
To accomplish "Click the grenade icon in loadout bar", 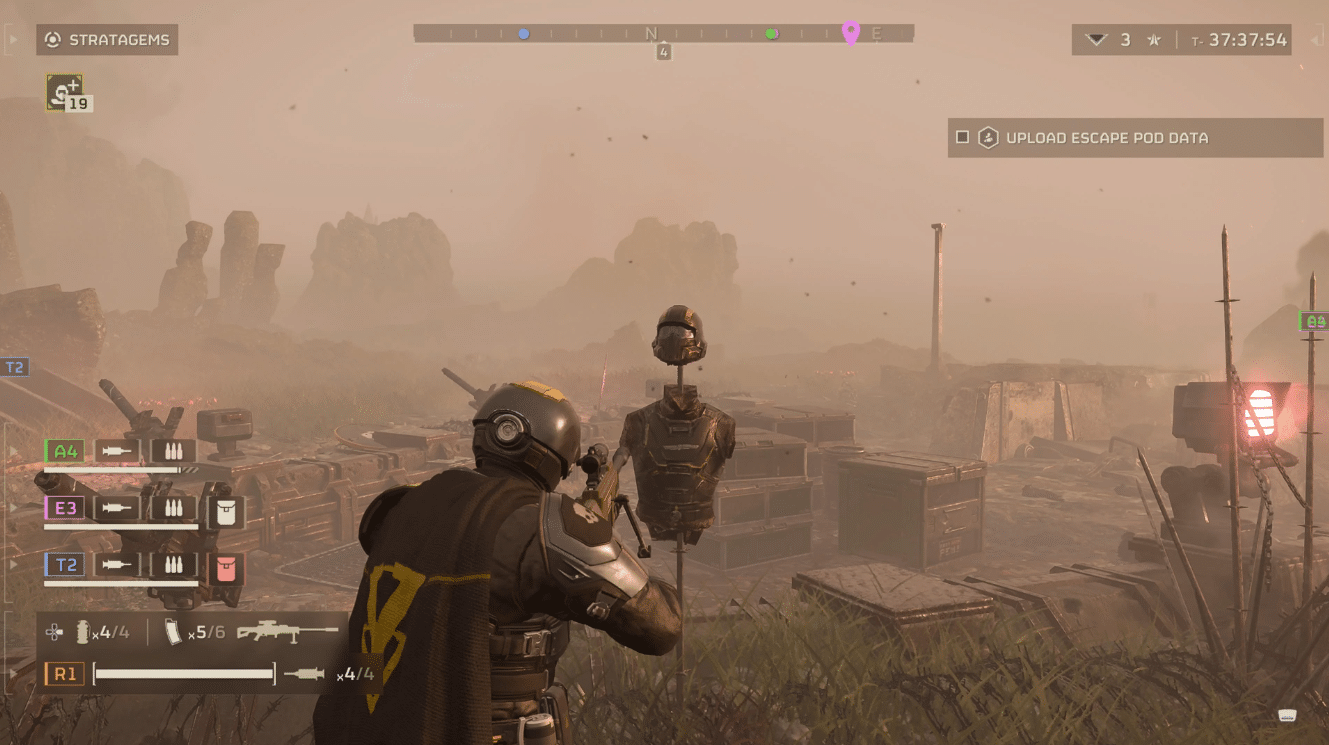I will click(x=83, y=632).
